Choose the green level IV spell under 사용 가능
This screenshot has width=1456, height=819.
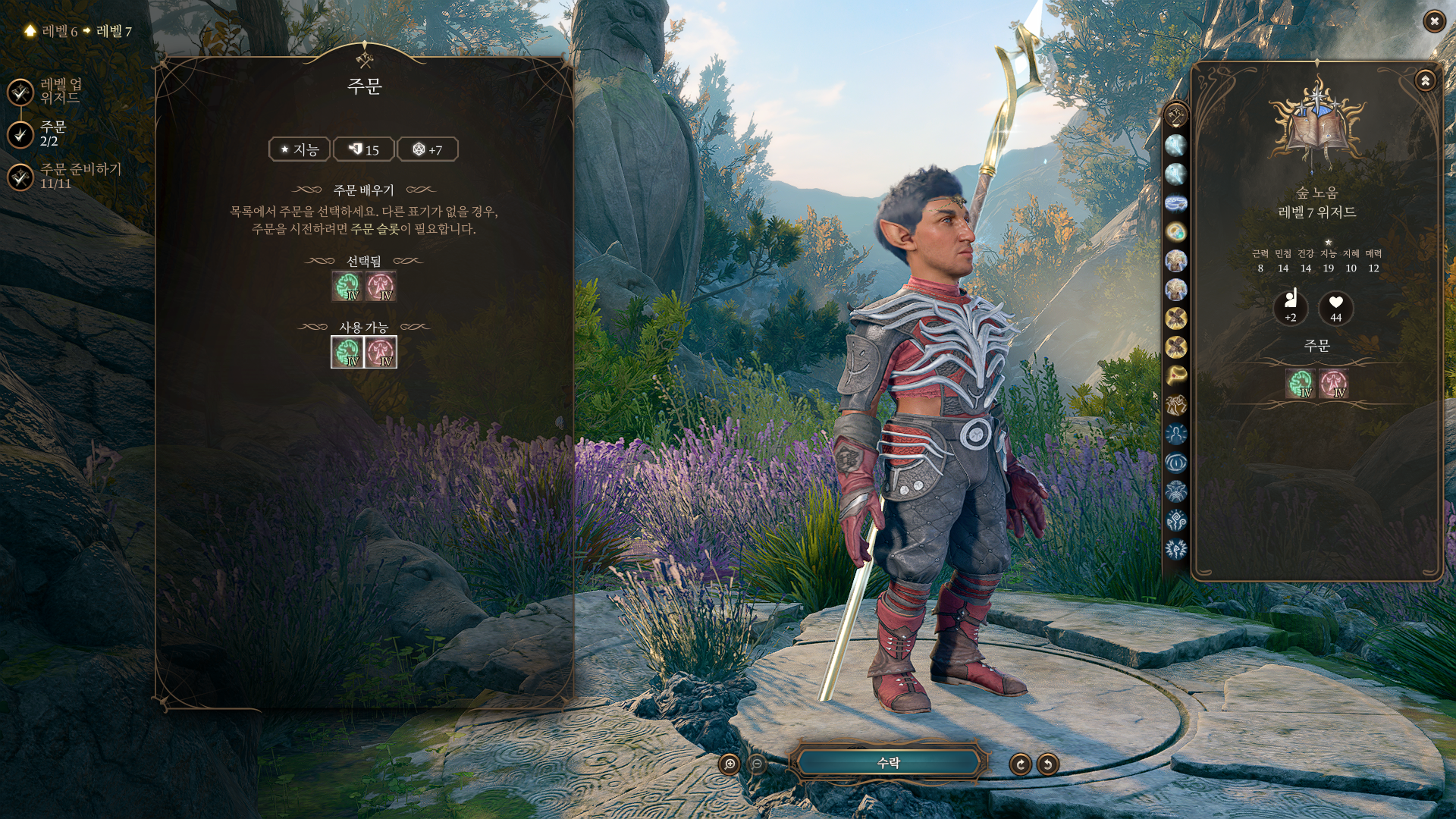pos(347,352)
